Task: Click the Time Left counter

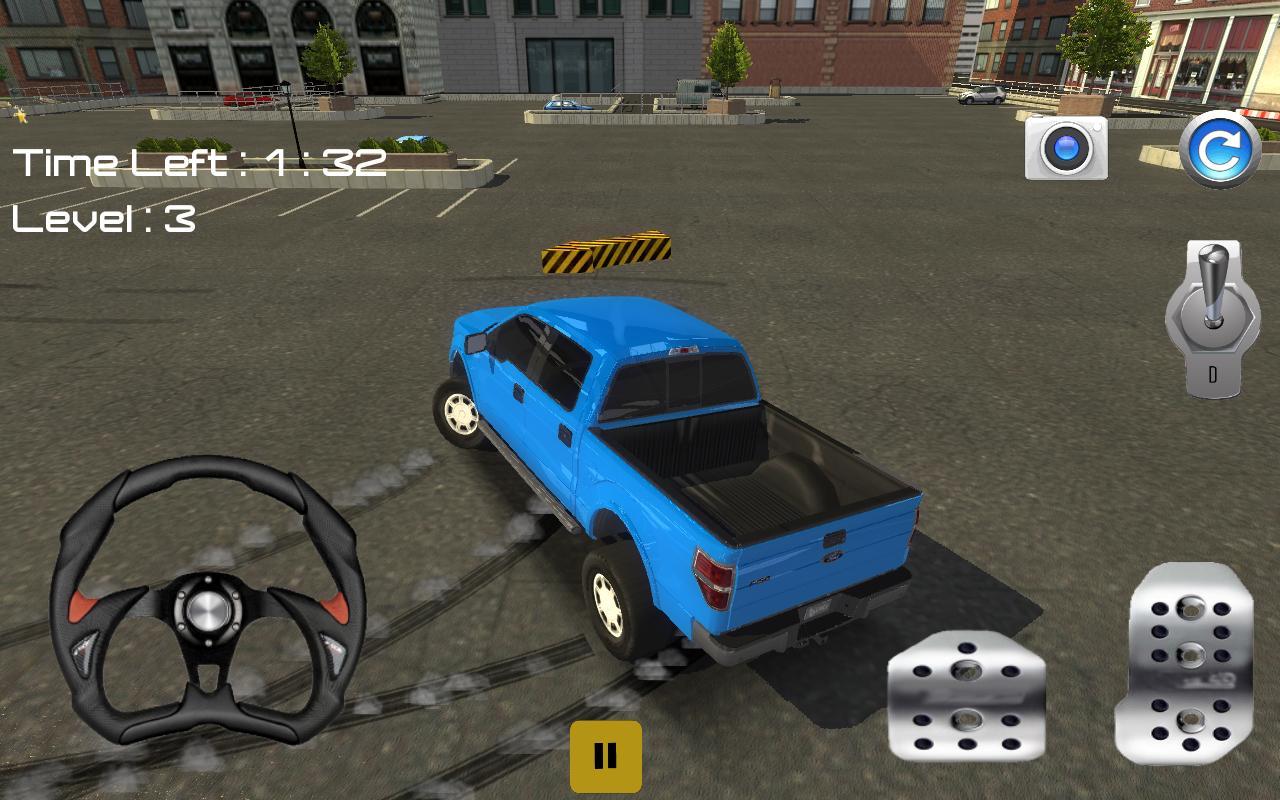Action: tap(200, 160)
